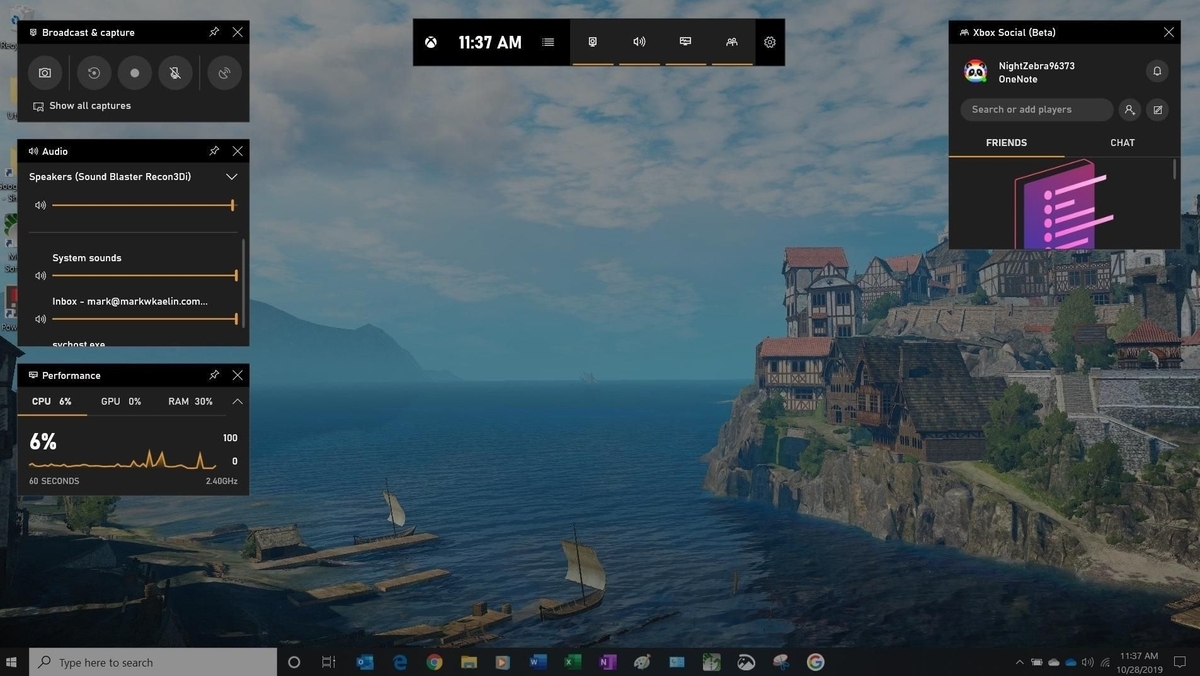
Task: Pin the Audio widget
Action: [x=214, y=151]
